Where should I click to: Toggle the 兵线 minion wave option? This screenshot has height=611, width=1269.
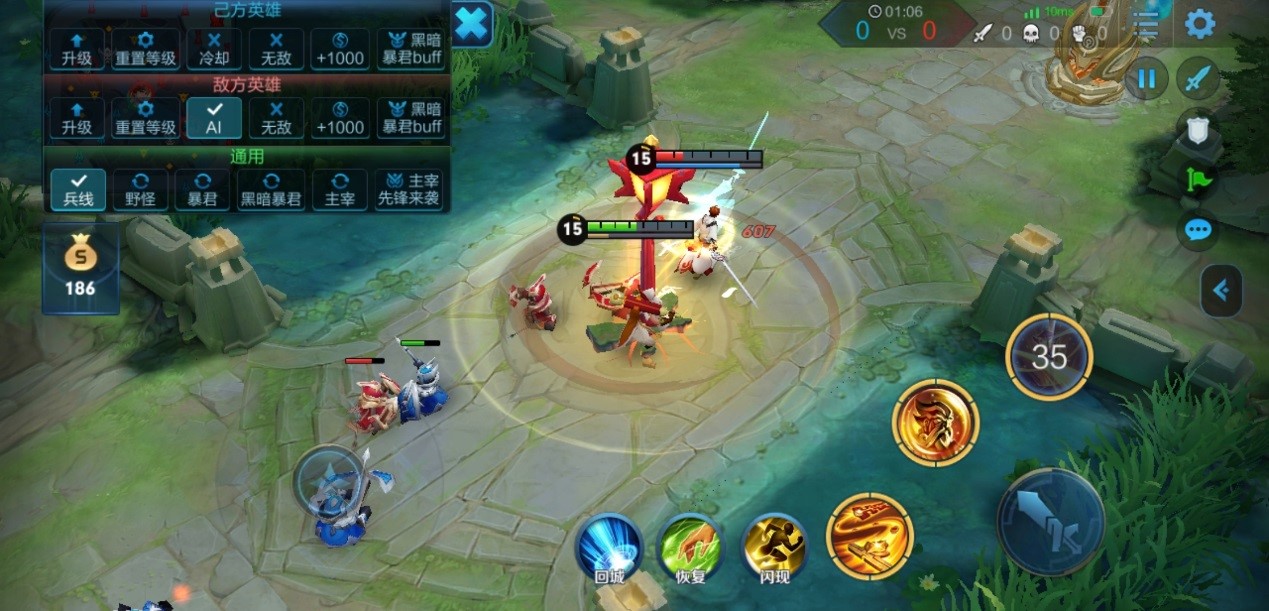[x=78, y=188]
